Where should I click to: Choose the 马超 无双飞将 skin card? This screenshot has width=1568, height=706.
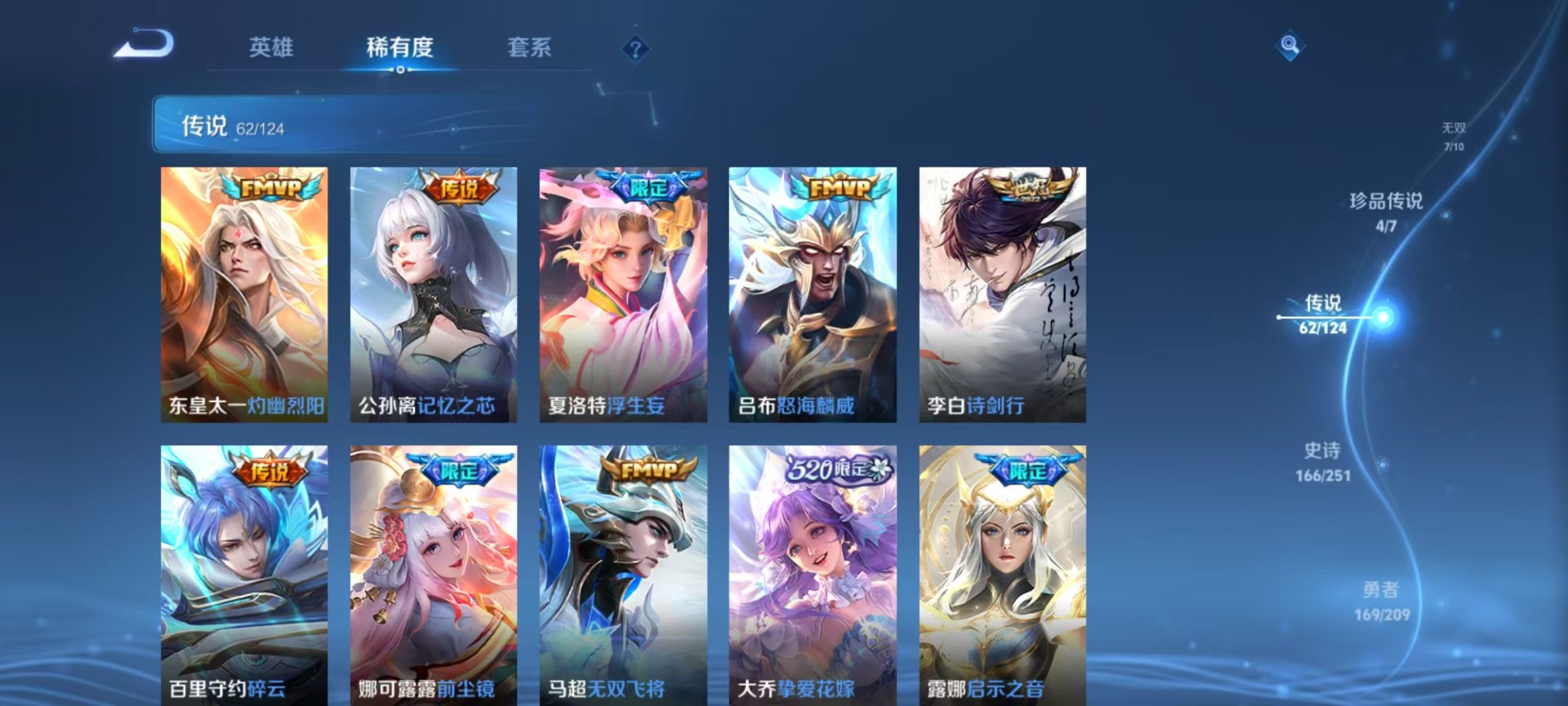click(623, 572)
